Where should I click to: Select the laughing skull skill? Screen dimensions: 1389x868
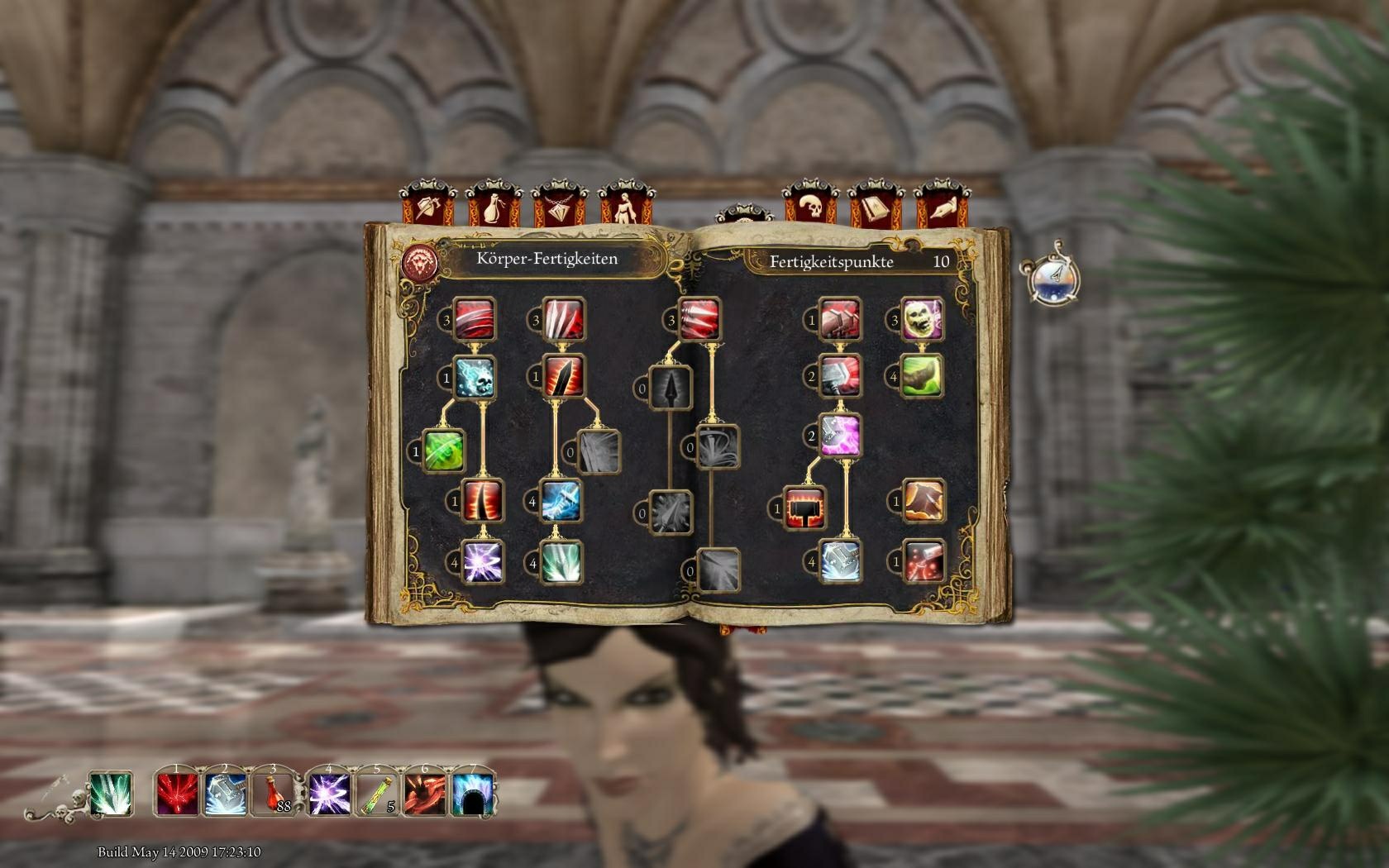click(922, 319)
